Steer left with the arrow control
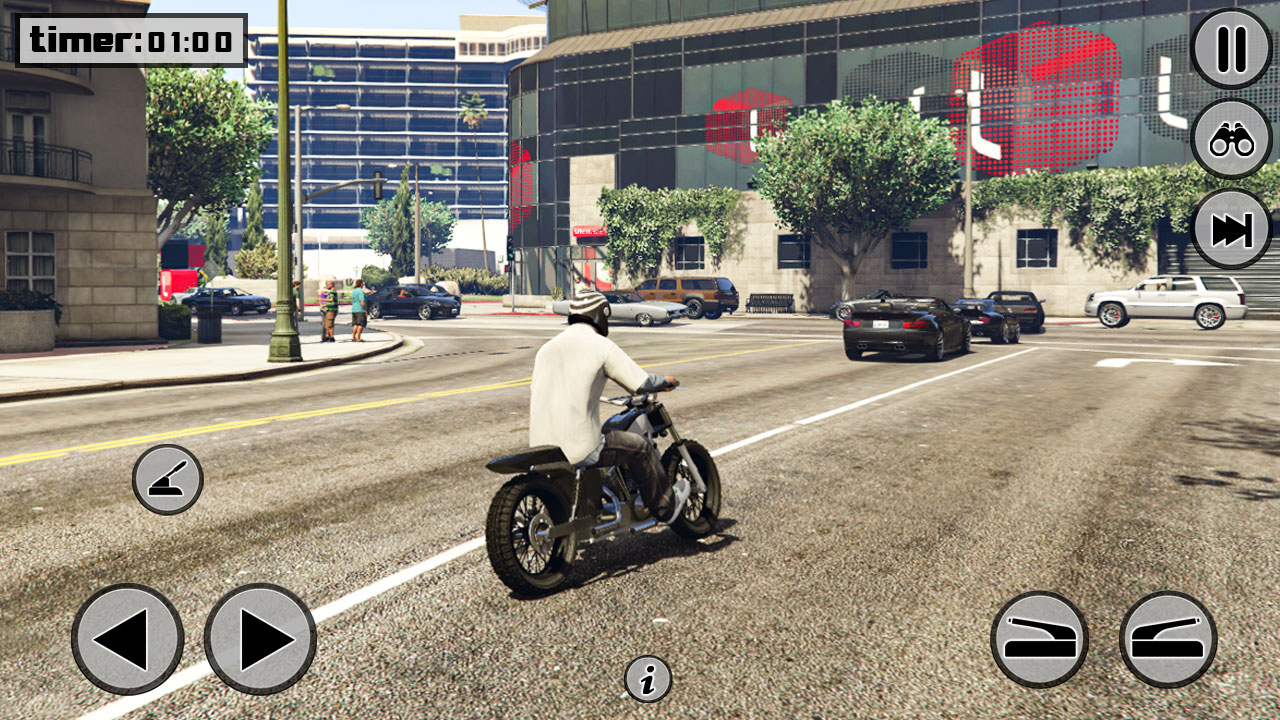The width and height of the screenshot is (1280, 720). click(x=131, y=640)
